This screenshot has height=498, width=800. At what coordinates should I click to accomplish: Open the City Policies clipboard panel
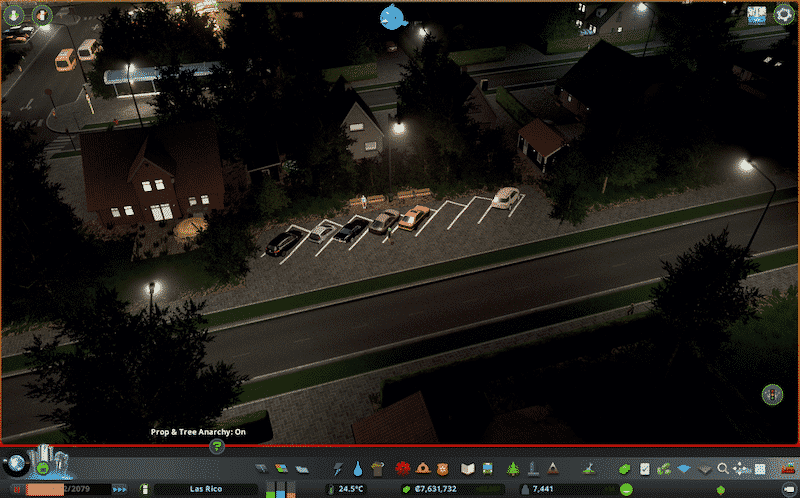click(x=645, y=468)
